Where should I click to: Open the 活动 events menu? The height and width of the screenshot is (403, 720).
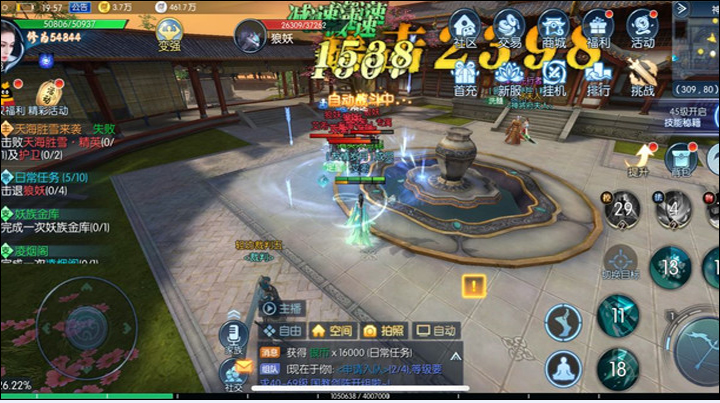[642, 27]
